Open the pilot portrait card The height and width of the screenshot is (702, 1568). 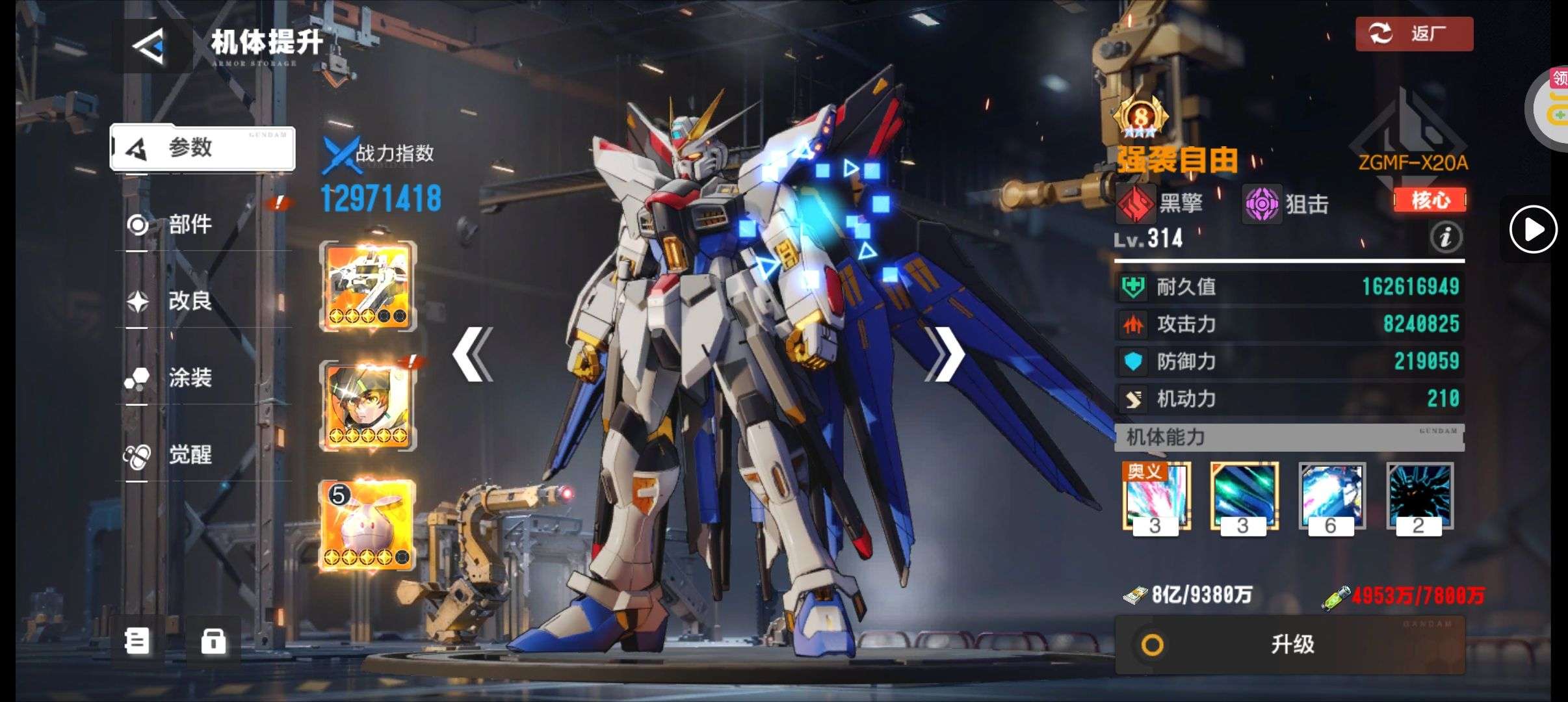click(x=368, y=406)
